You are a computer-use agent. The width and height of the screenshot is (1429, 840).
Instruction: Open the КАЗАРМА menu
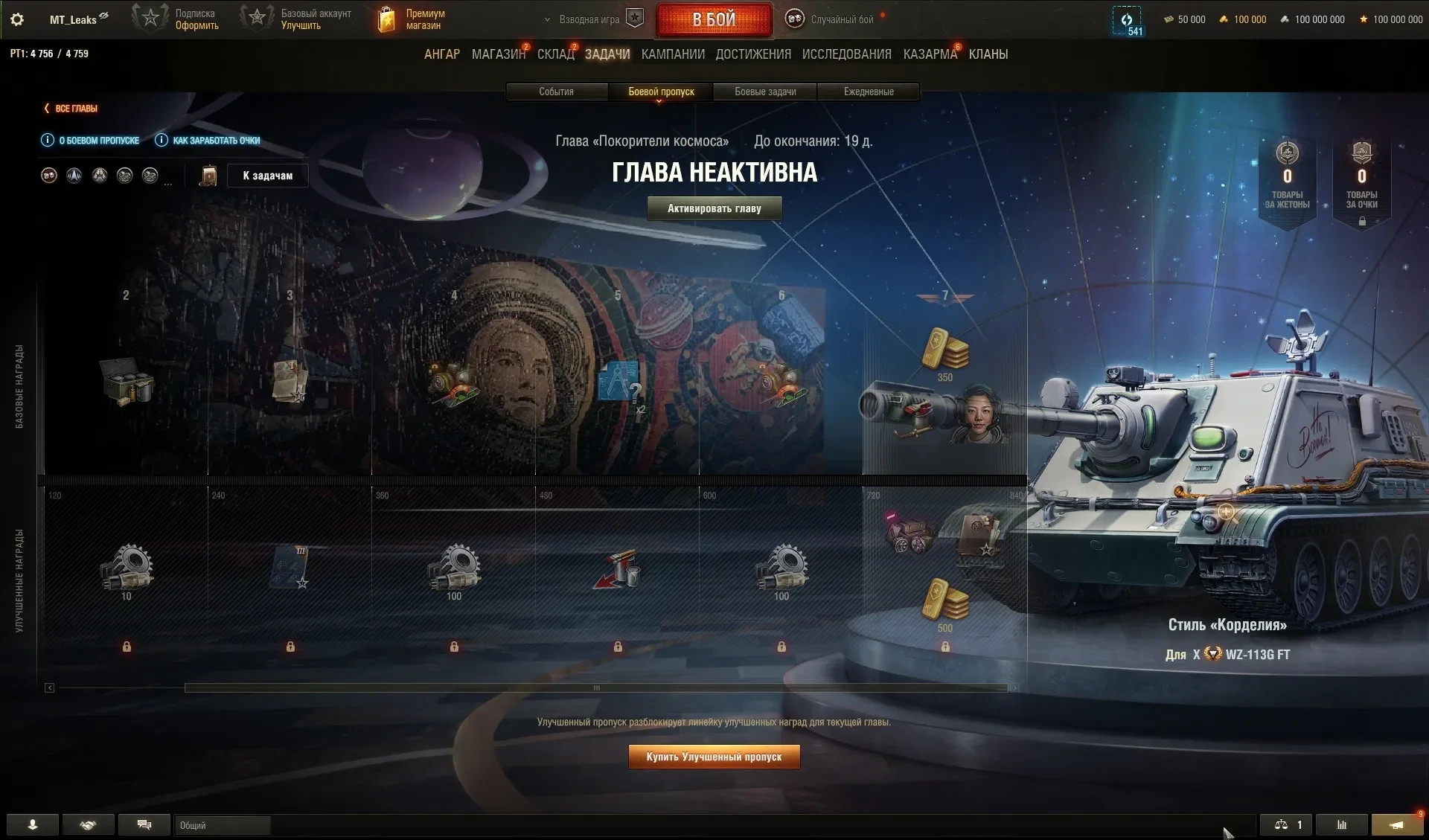pos(930,54)
